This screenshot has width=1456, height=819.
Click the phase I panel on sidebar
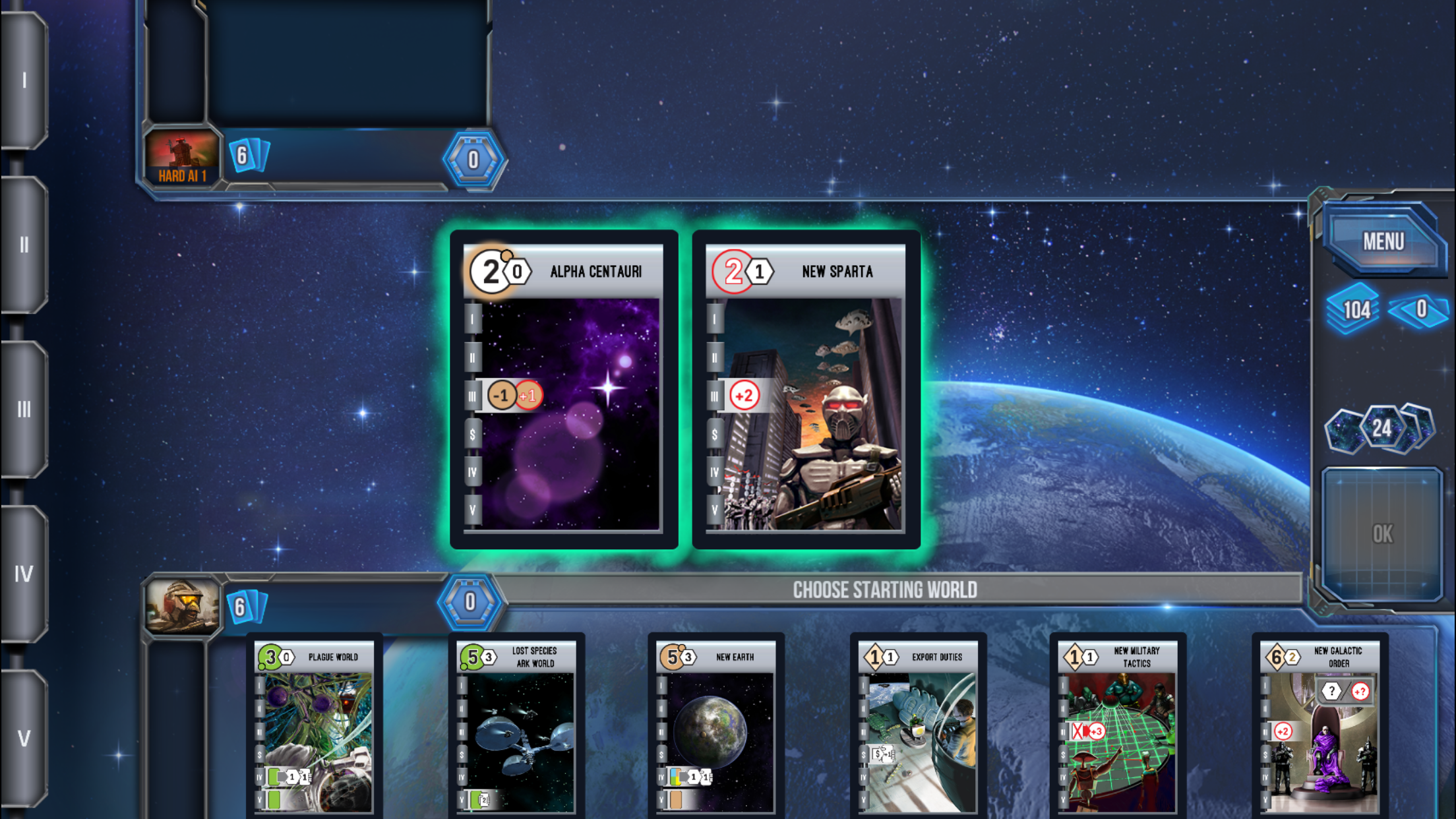point(24,80)
